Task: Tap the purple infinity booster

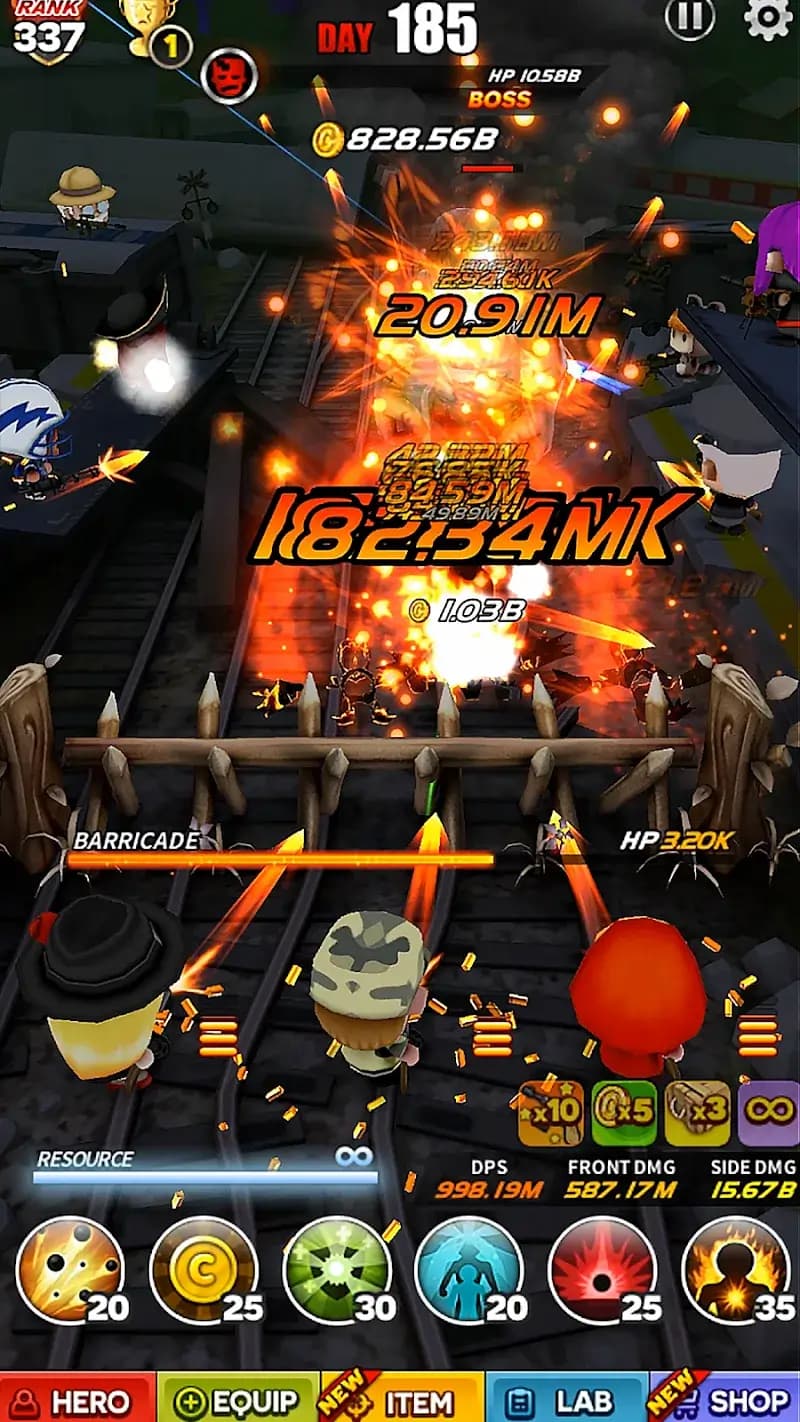Action: click(768, 1113)
